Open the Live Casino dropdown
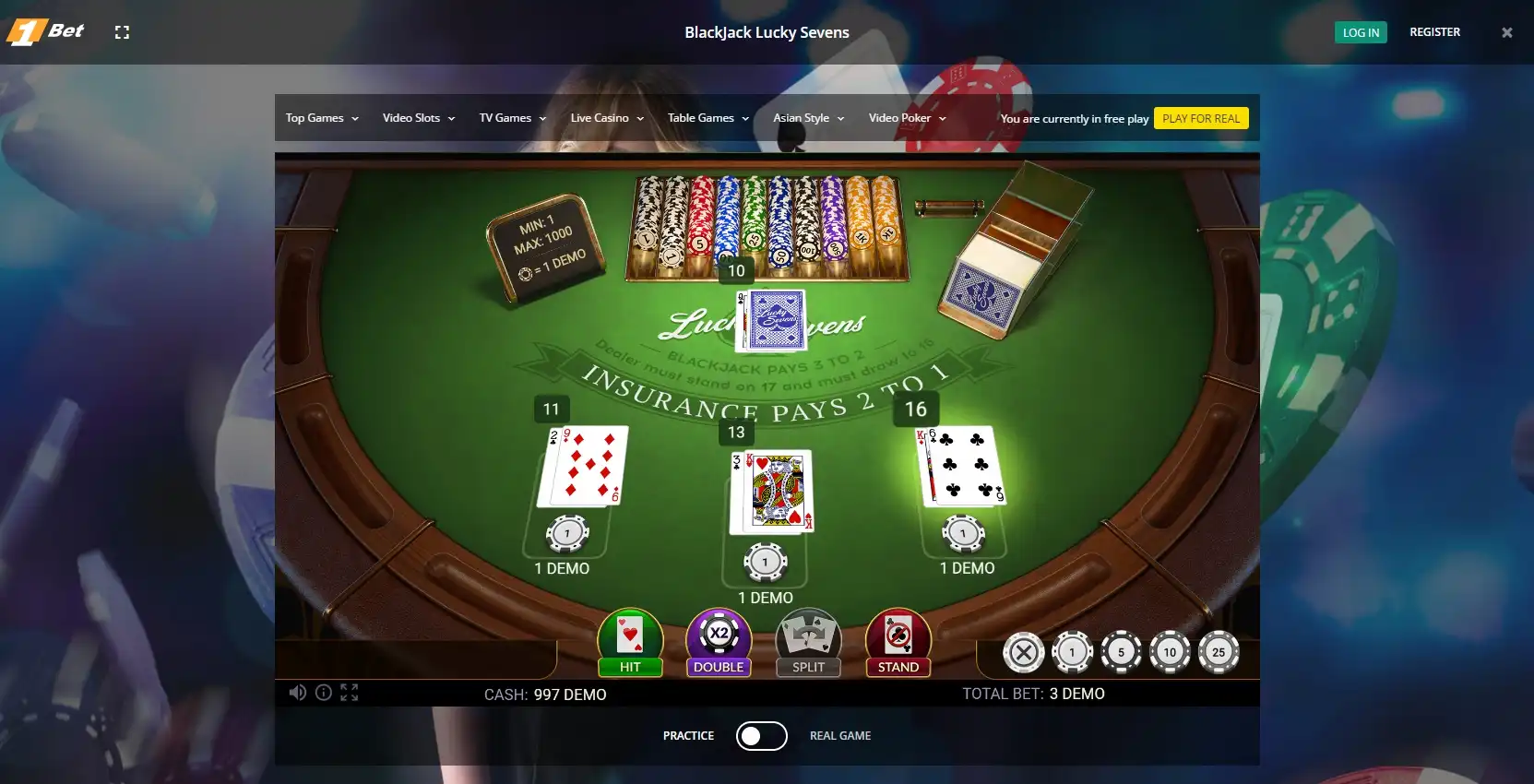The image size is (1534, 784). tap(607, 118)
